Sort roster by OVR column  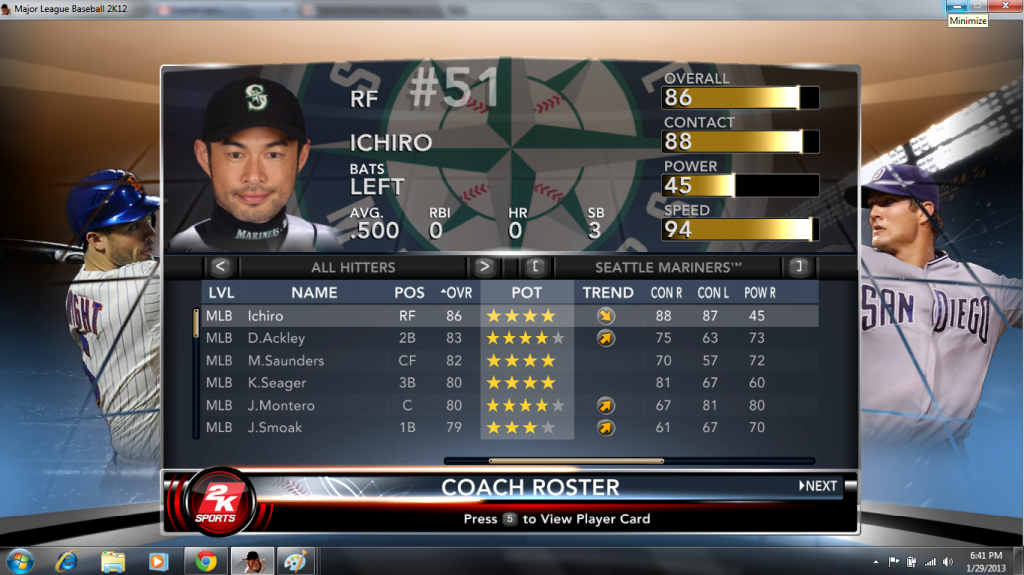click(x=456, y=293)
